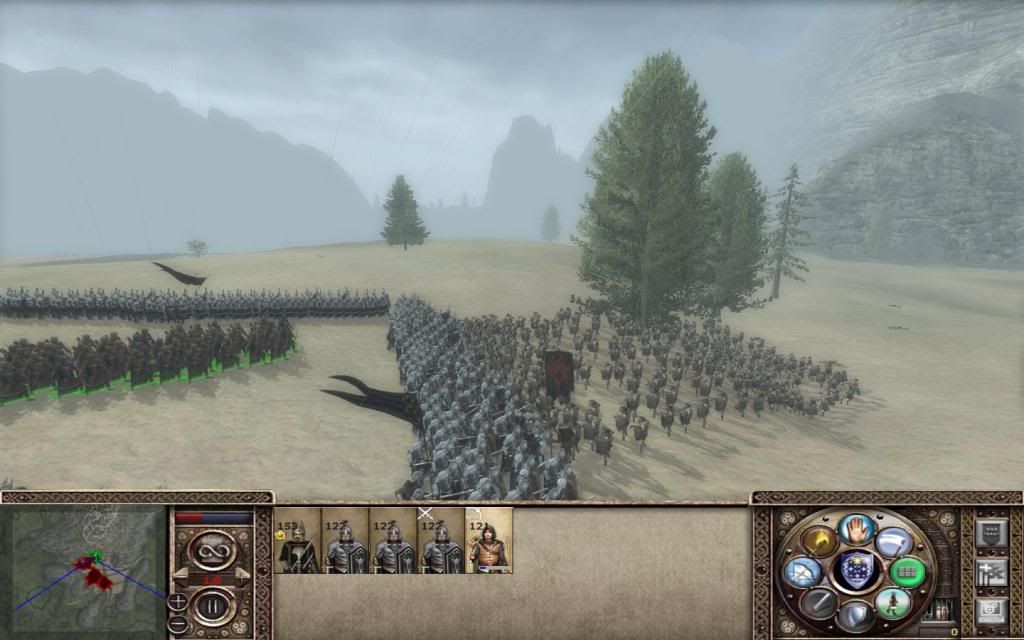Select the unit card marked with crossed swords
Image resolution: width=1024 pixels, height=640 pixels.
pos(441,541)
